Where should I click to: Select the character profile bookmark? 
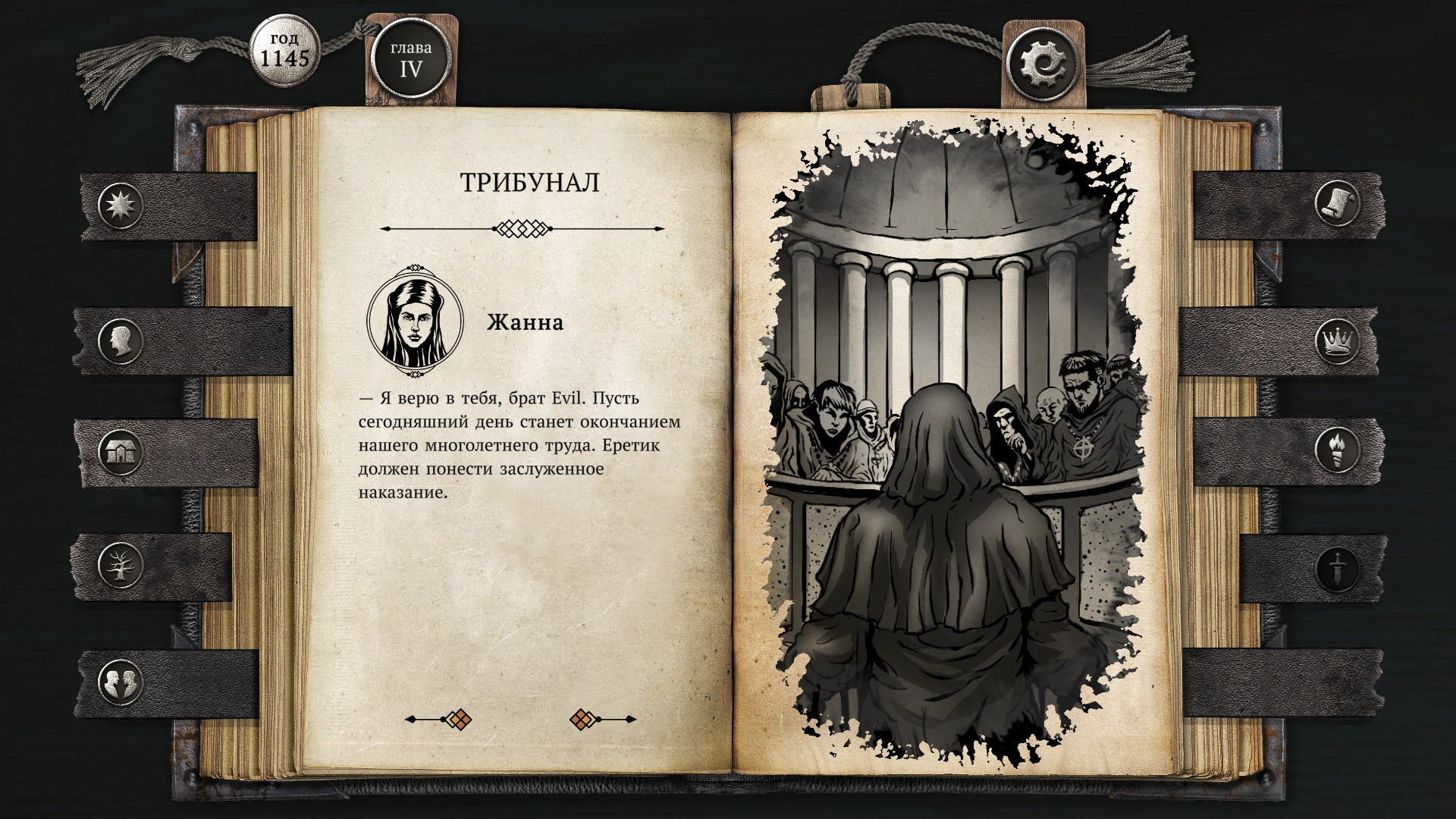coord(121,340)
